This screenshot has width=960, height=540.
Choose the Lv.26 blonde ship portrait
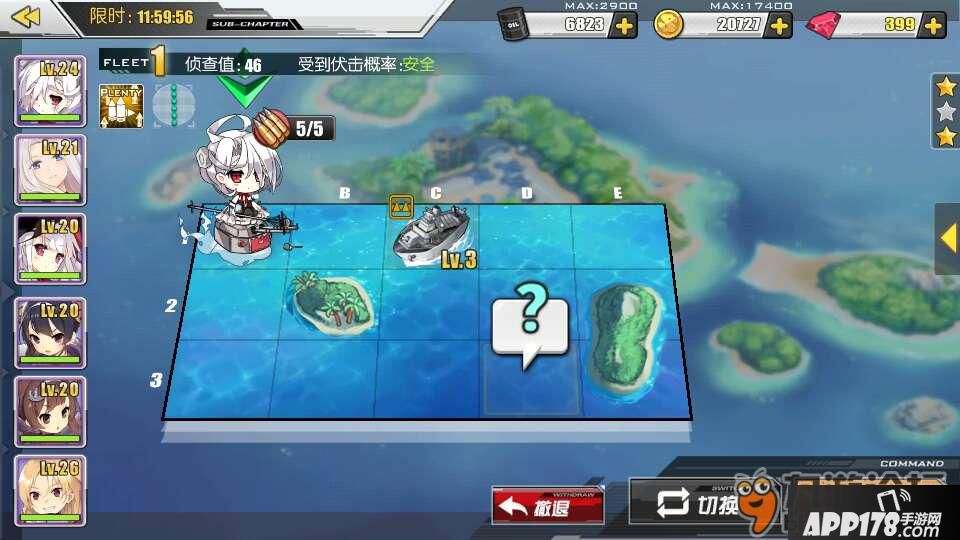pyautogui.click(x=50, y=490)
